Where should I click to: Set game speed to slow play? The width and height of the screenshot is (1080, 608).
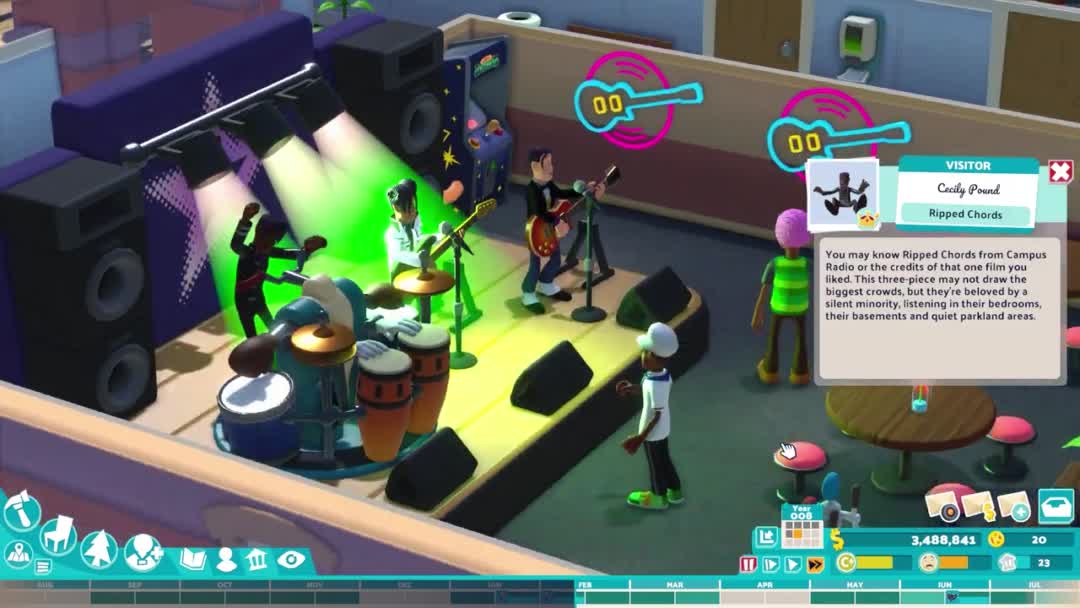pos(770,564)
